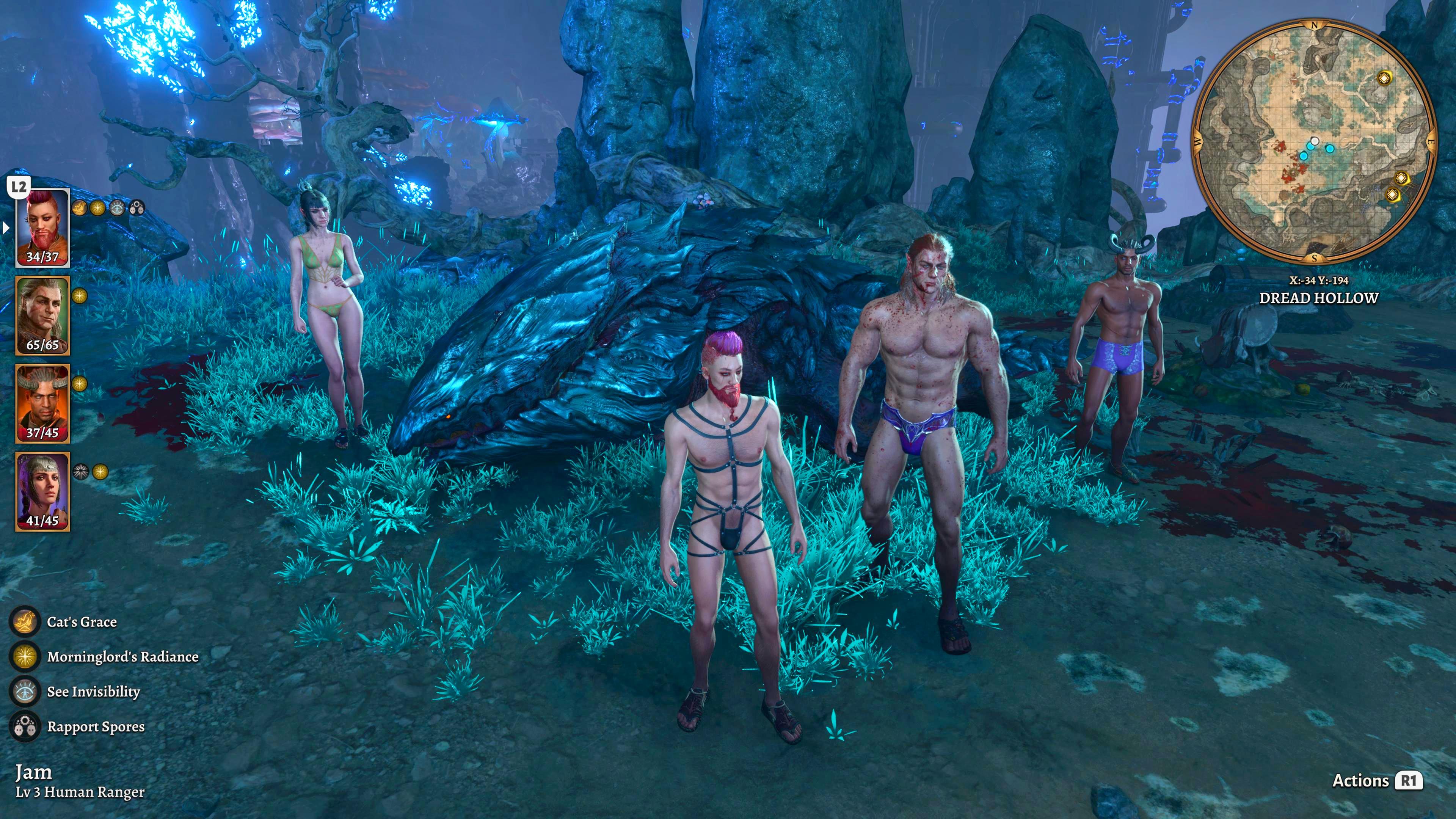Choose the grey-haired elf party portrait
The height and width of the screenshot is (819, 1456).
42,315
